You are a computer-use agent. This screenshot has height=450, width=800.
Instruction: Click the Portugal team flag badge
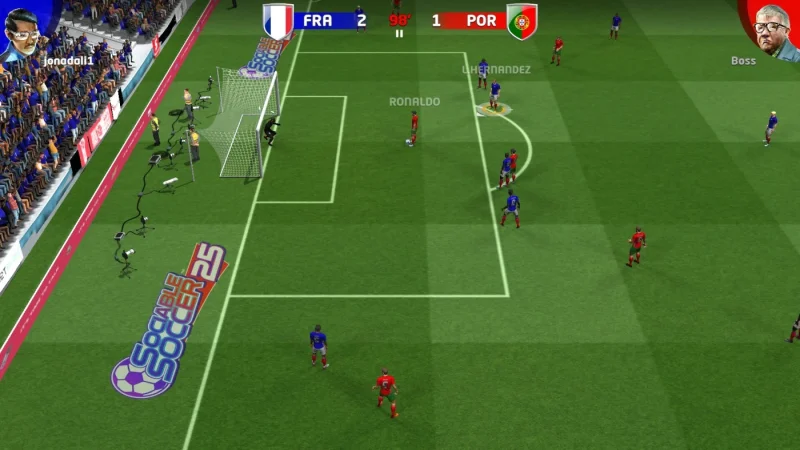click(x=521, y=21)
